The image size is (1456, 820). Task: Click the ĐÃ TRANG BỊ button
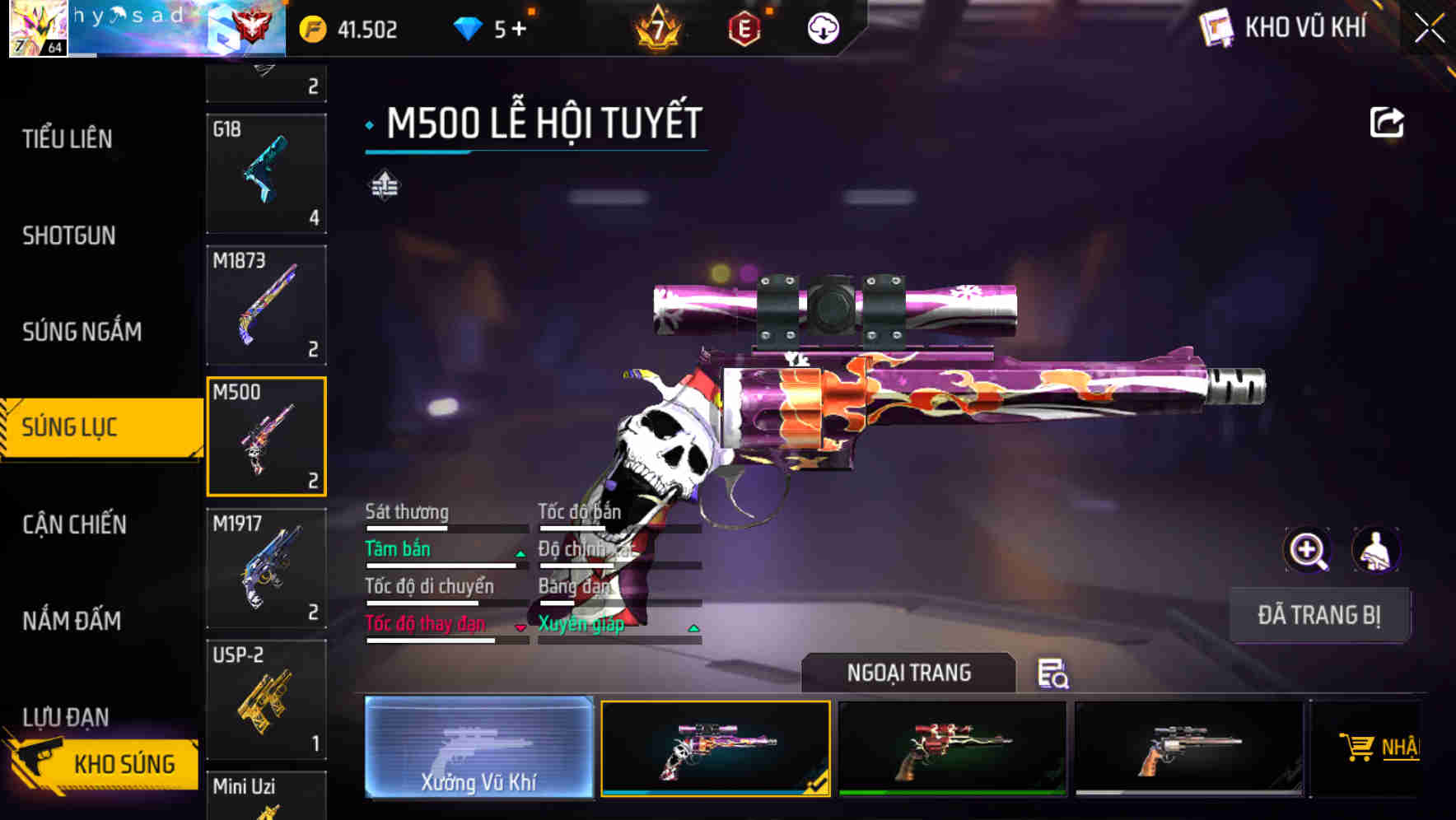1318,614
